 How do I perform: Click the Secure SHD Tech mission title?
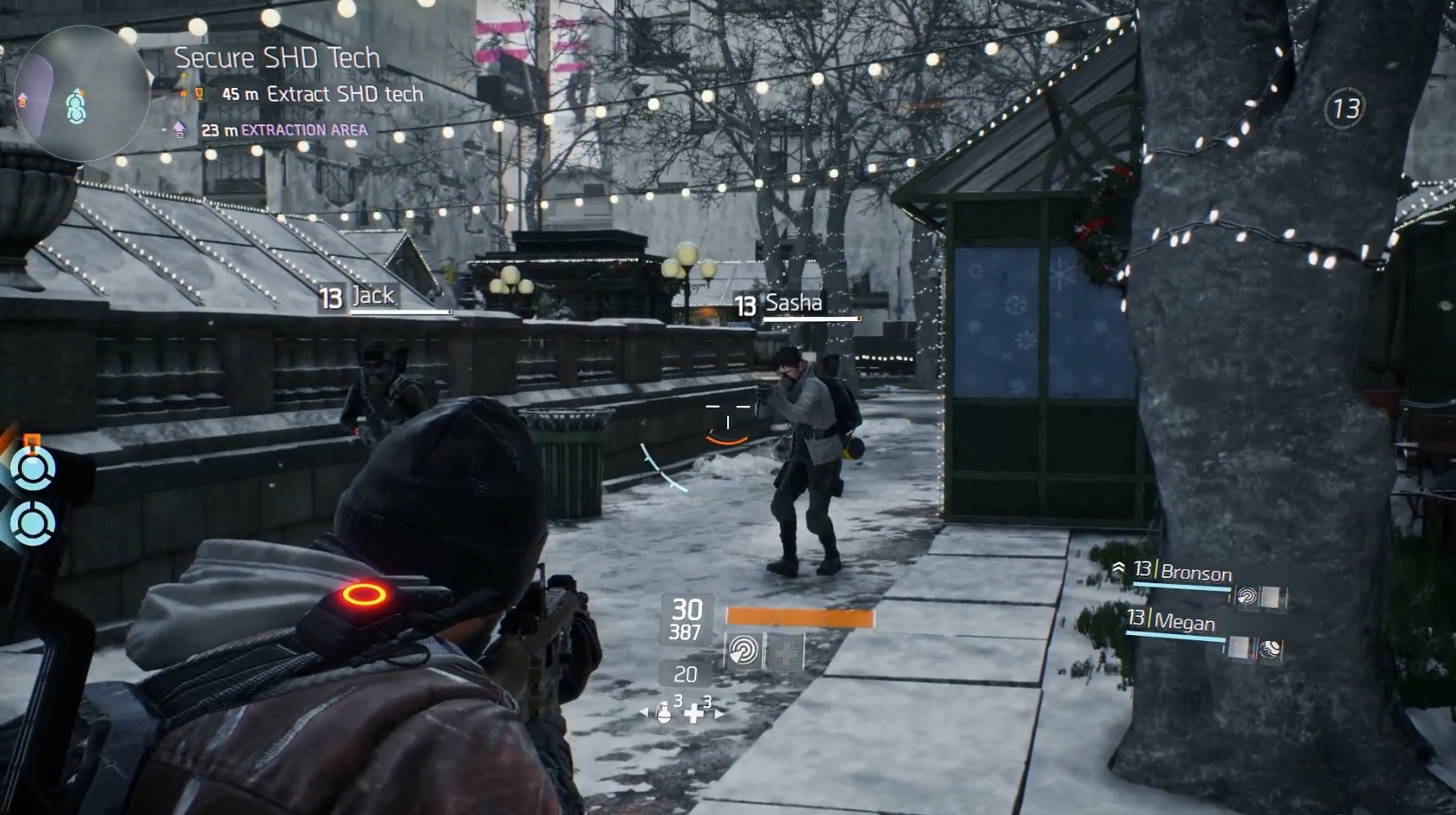277,58
